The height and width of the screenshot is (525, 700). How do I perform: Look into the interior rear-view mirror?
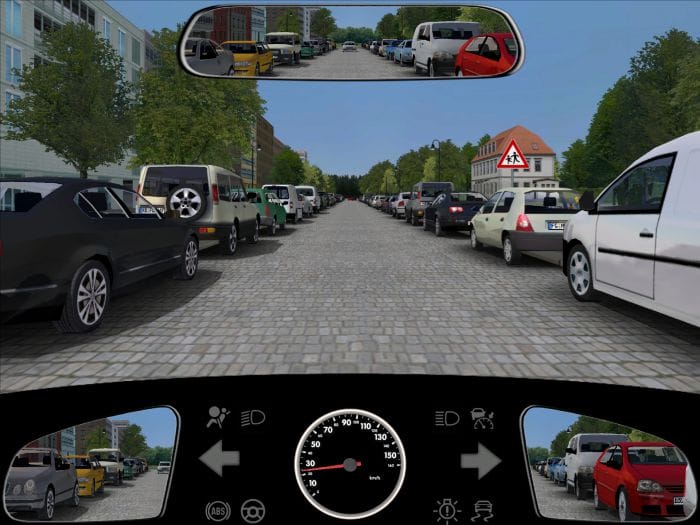(350, 42)
